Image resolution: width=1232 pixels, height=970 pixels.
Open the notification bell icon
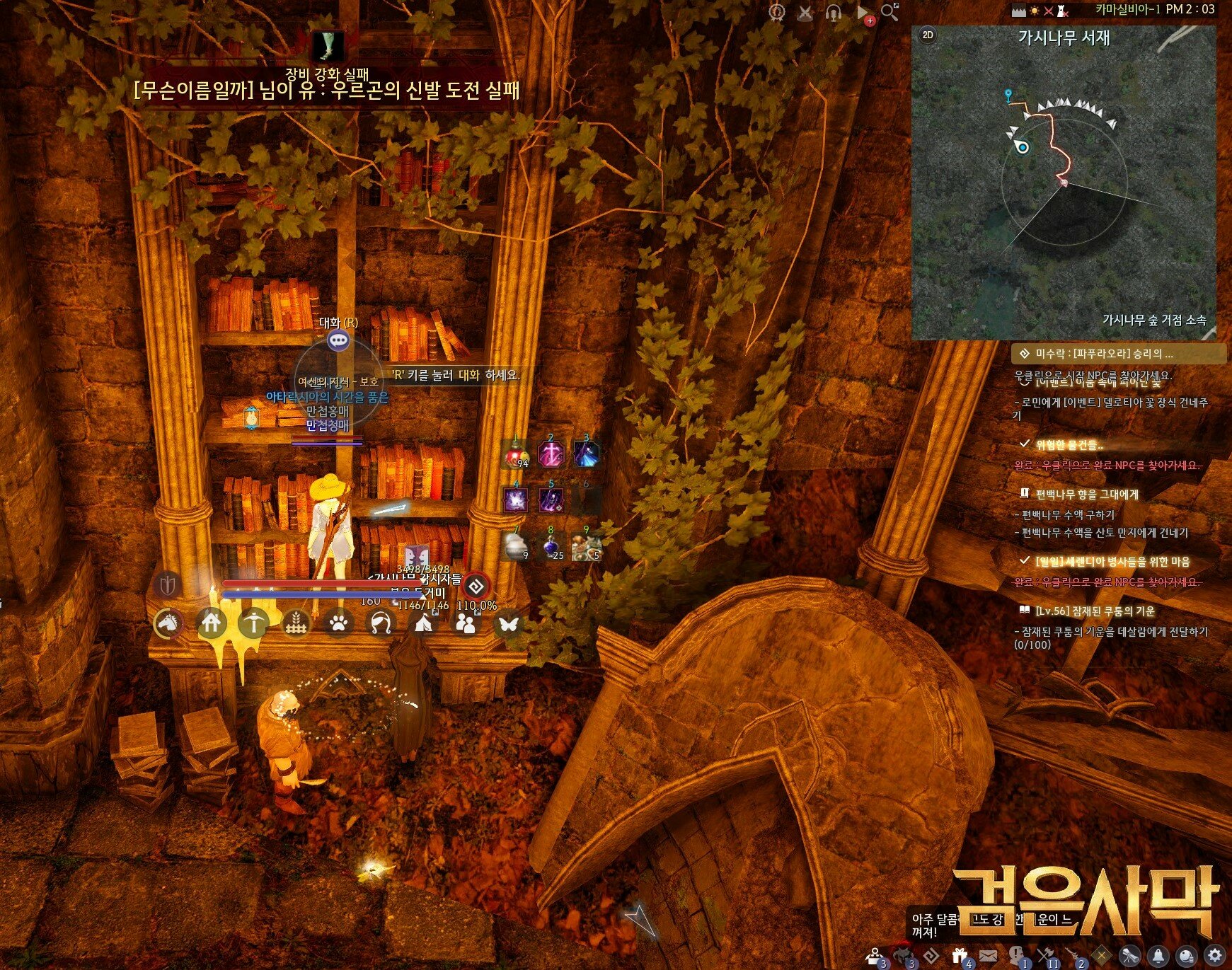point(1158,955)
